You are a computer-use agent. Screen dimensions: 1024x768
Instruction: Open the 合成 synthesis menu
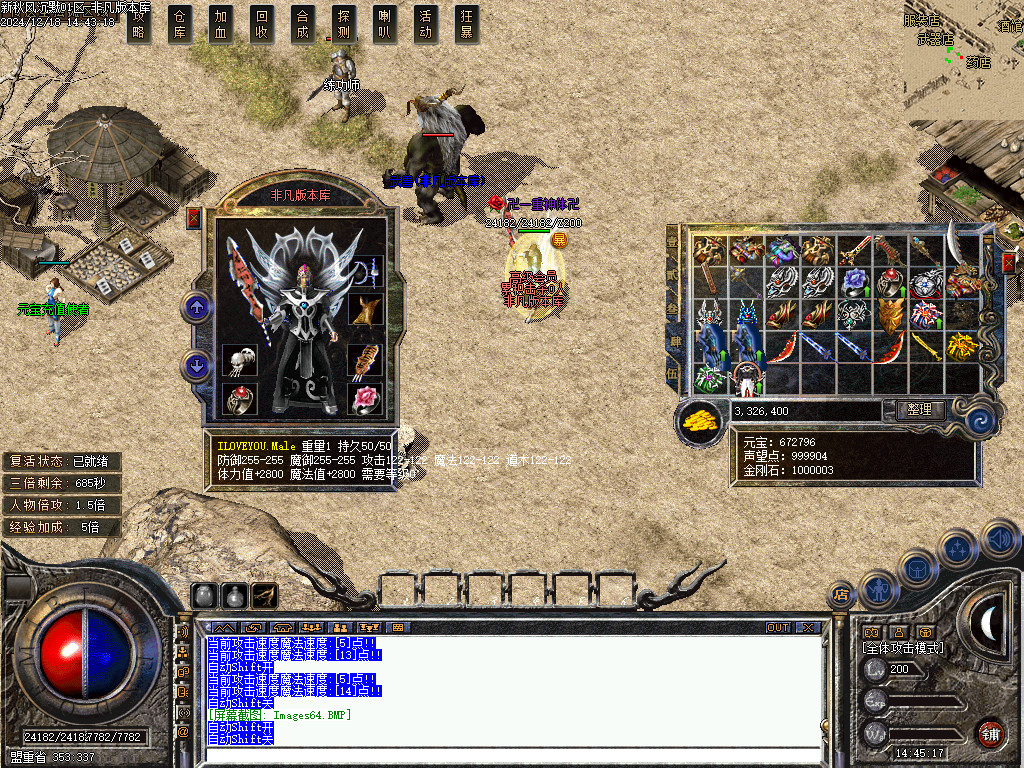tap(303, 23)
